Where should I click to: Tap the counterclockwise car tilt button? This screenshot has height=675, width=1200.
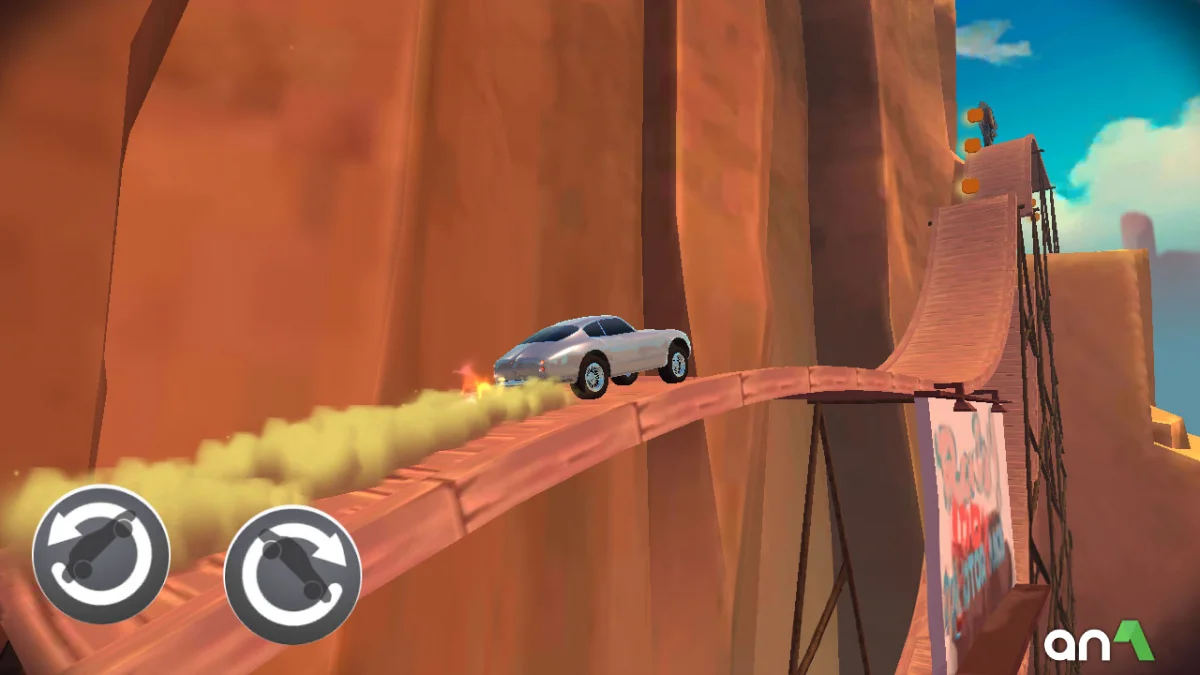[x=101, y=553]
